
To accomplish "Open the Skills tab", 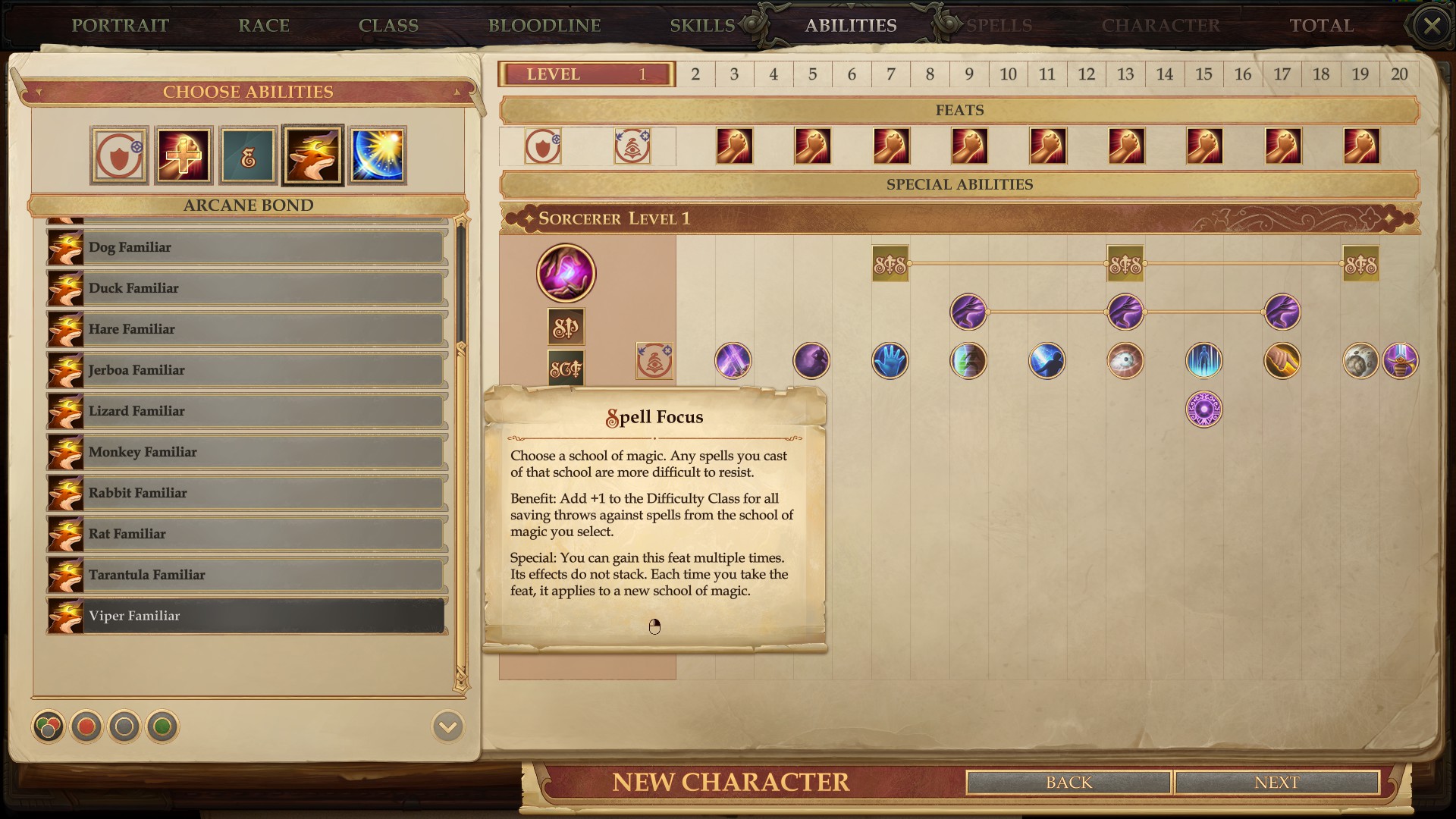I will pyautogui.click(x=702, y=25).
